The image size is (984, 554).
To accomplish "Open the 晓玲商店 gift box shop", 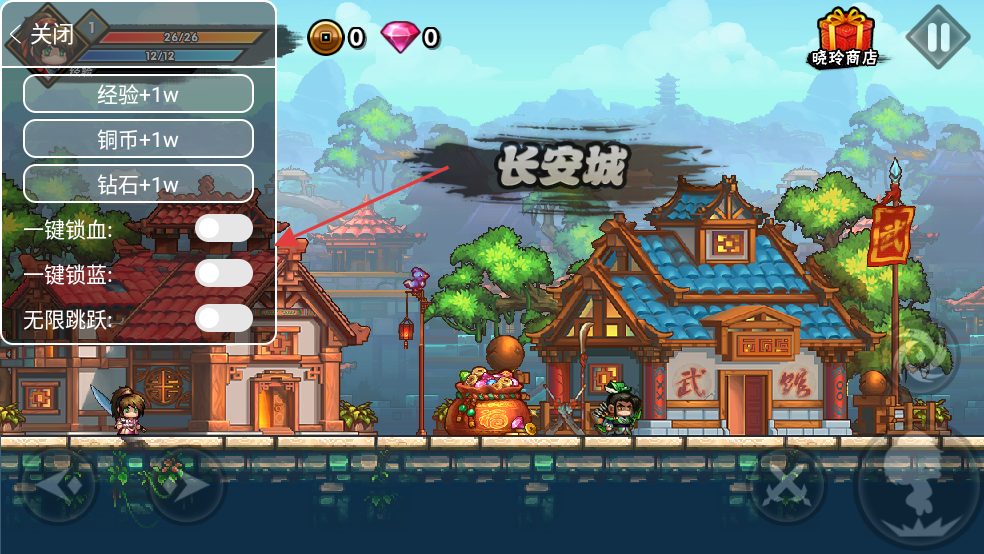I will pos(845,38).
